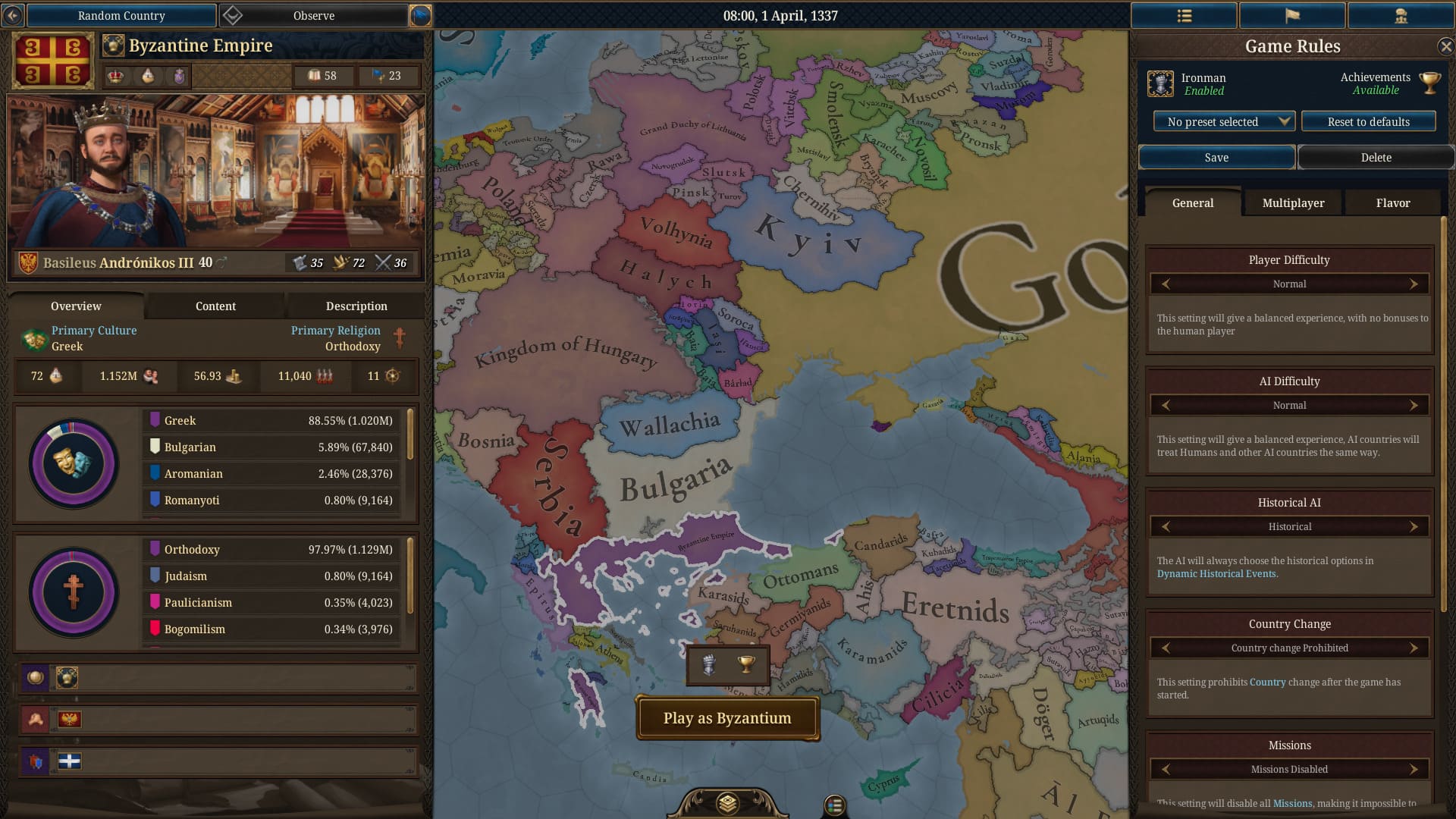1456x819 pixels.
Task: Click the back arrow in the top-left corner
Action: point(12,15)
